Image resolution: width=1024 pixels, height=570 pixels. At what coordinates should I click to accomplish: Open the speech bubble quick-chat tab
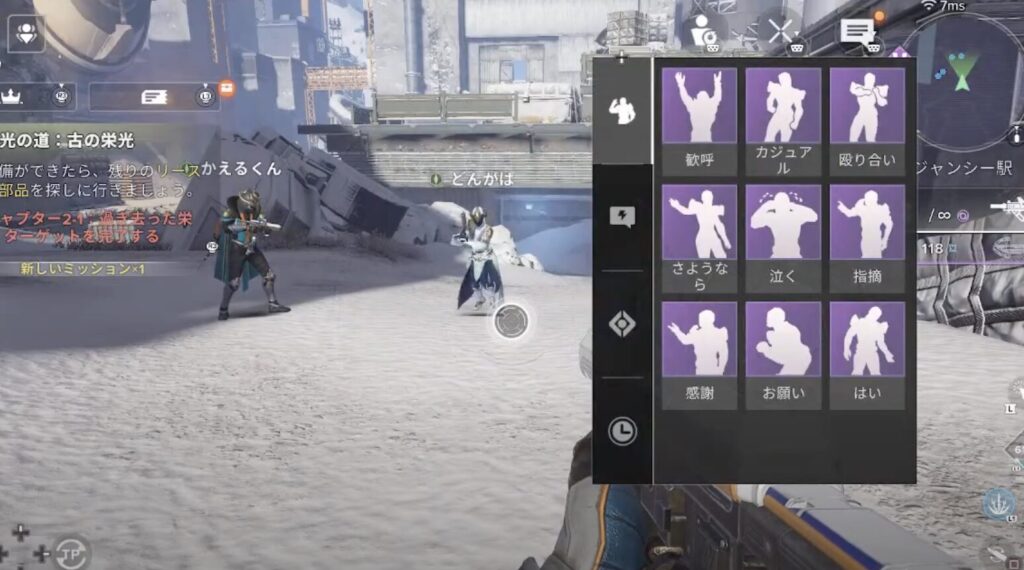(x=622, y=217)
